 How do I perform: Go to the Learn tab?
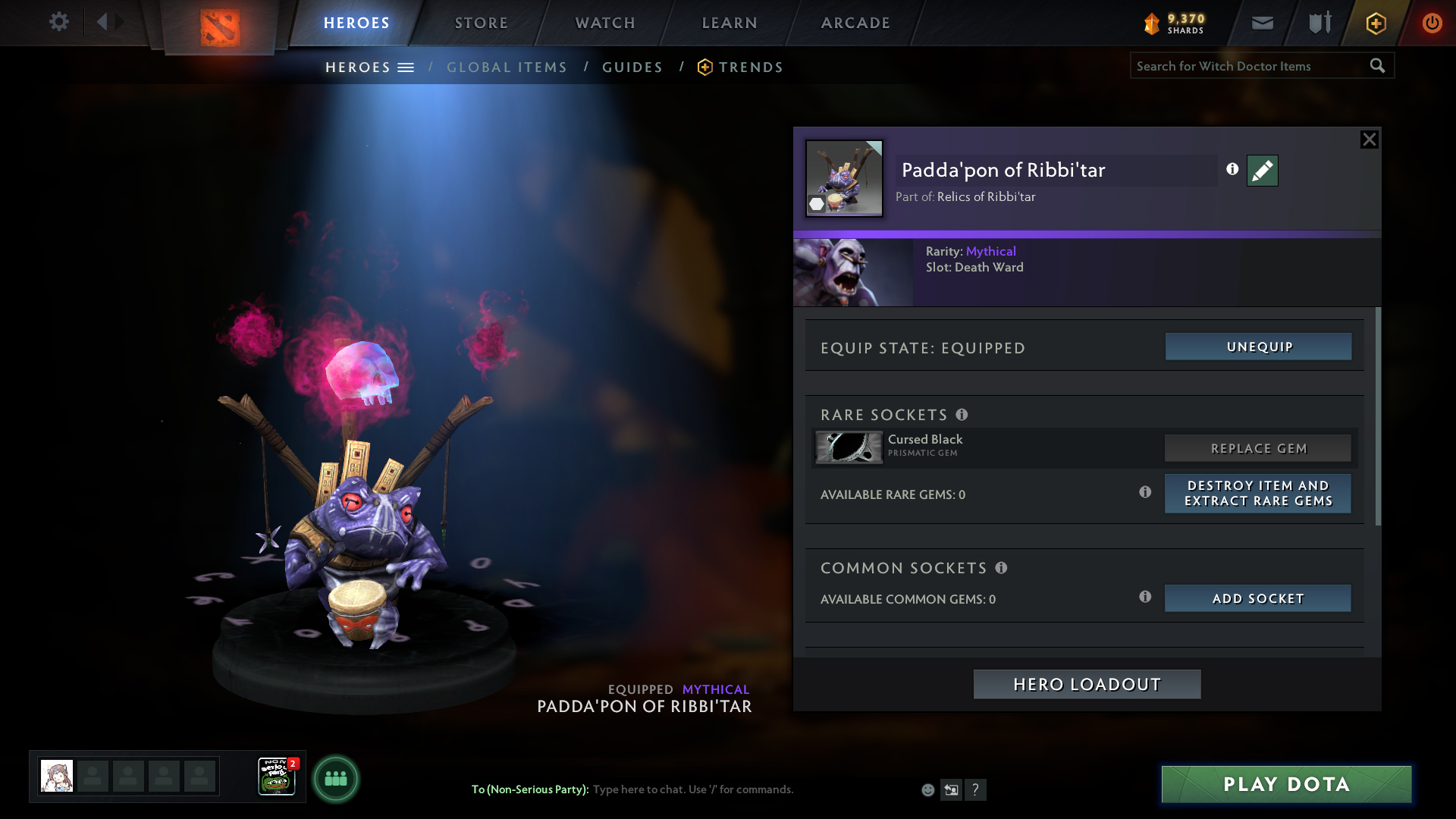tap(730, 23)
